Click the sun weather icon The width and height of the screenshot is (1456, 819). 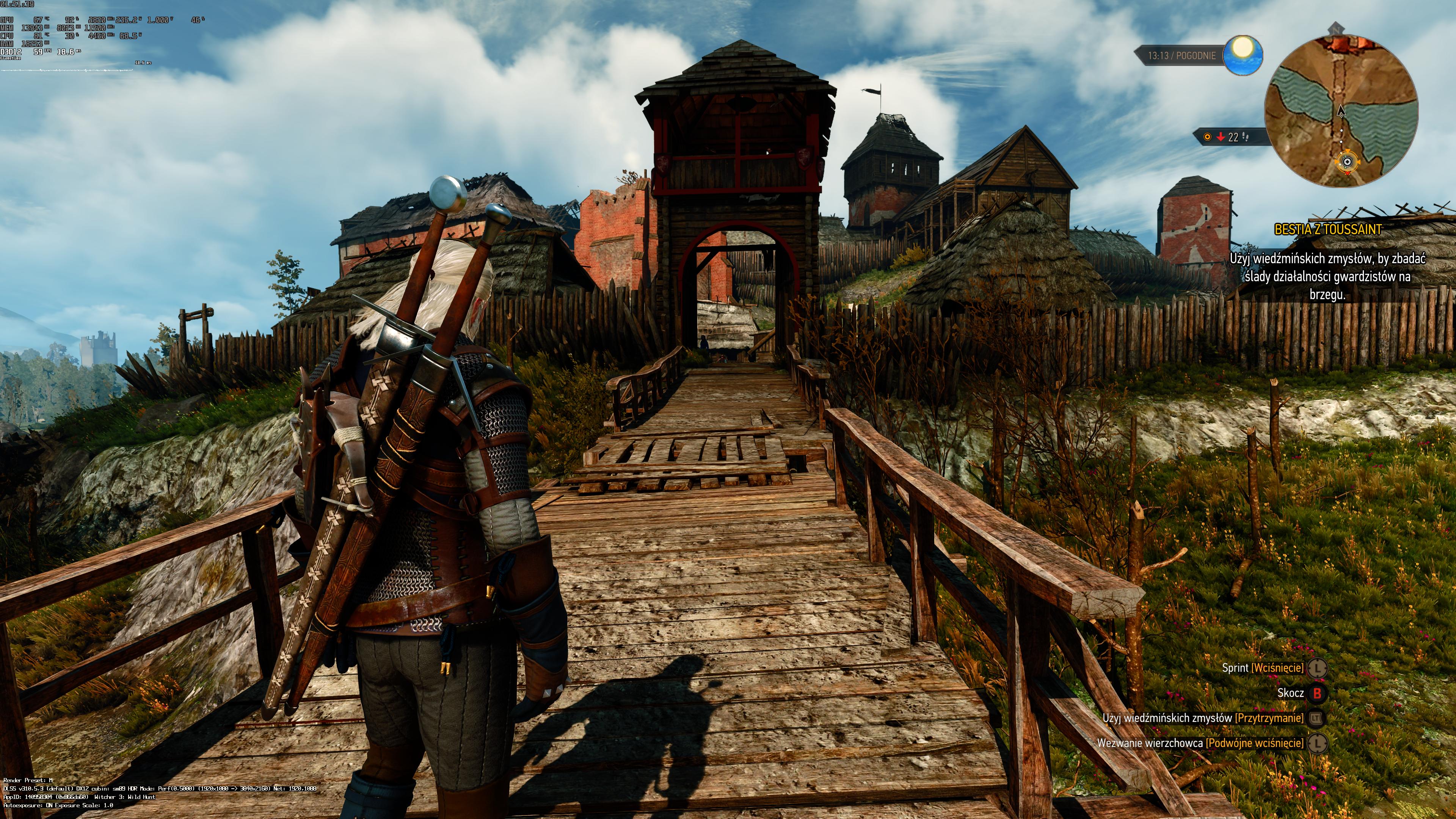1243,55
